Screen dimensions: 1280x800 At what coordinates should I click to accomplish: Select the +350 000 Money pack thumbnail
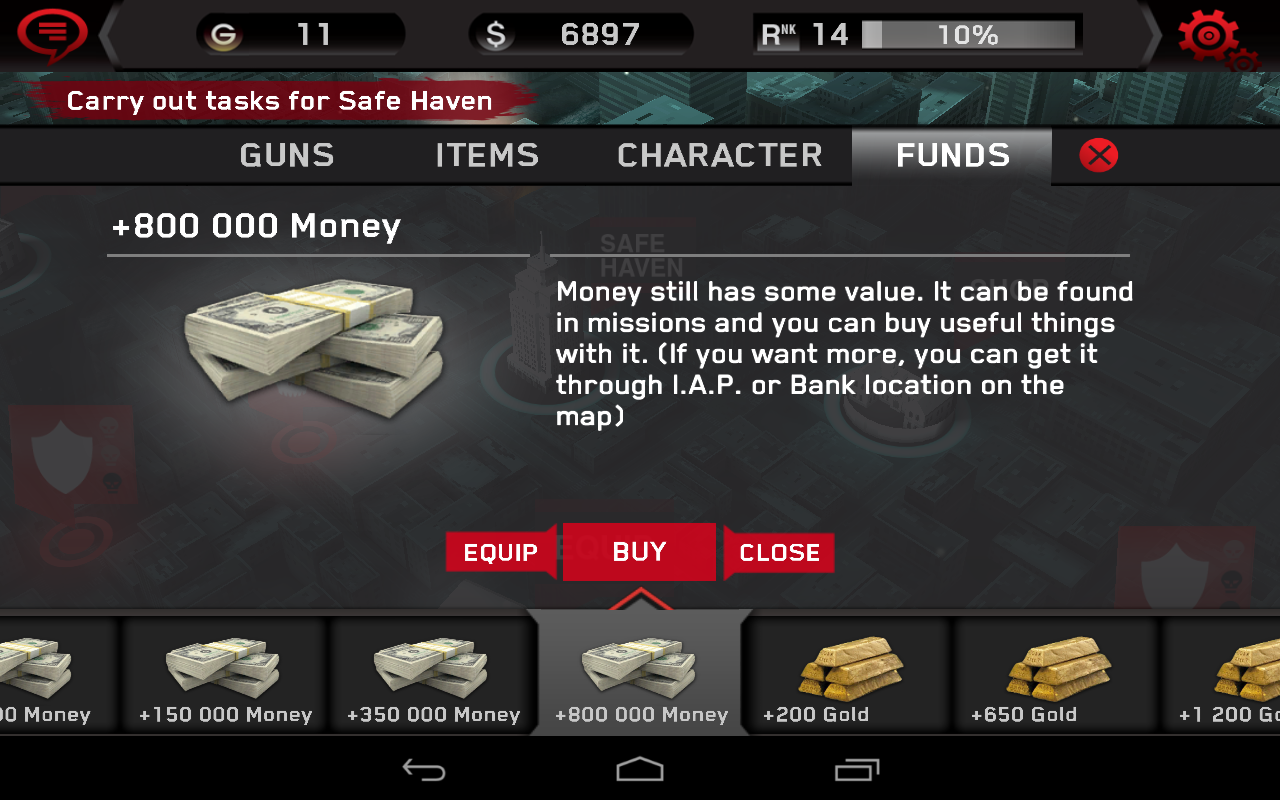(432, 672)
